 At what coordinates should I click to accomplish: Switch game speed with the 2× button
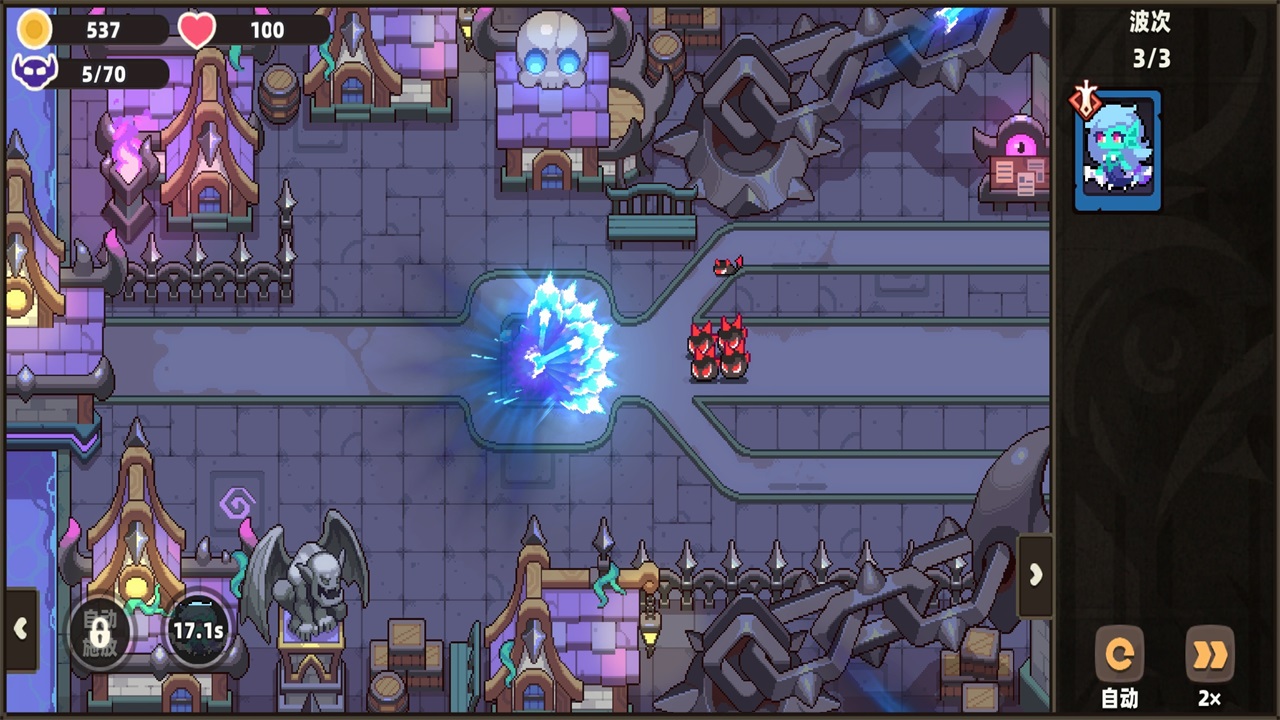tap(1209, 657)
